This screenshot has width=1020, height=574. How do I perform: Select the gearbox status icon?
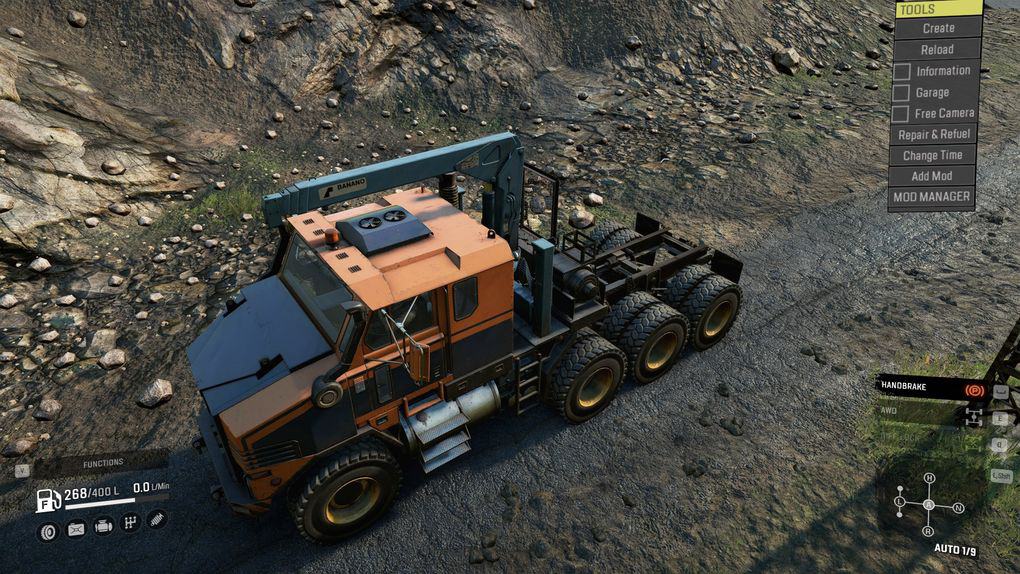130,522
